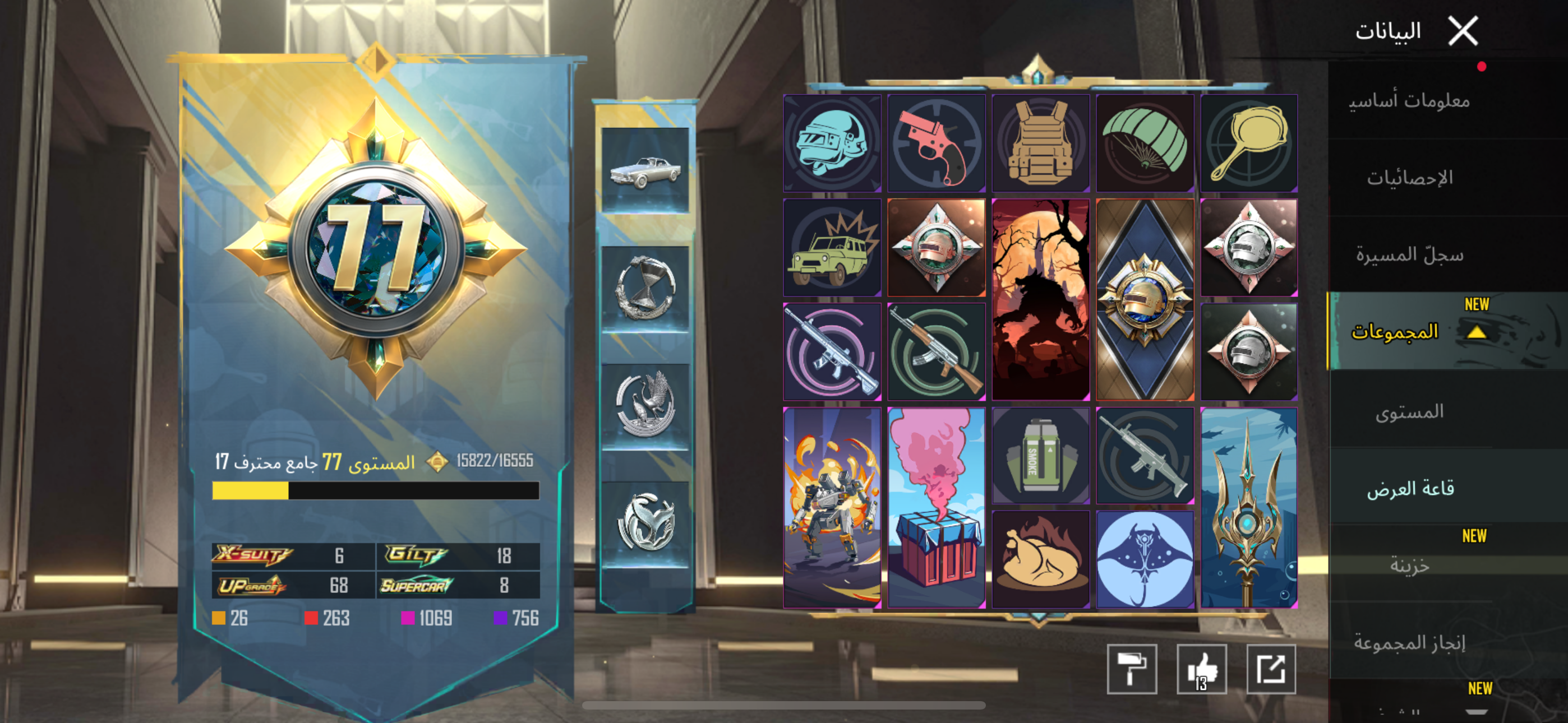
Task: Choose the trident collection card
Action: (x=1249, y=508)
